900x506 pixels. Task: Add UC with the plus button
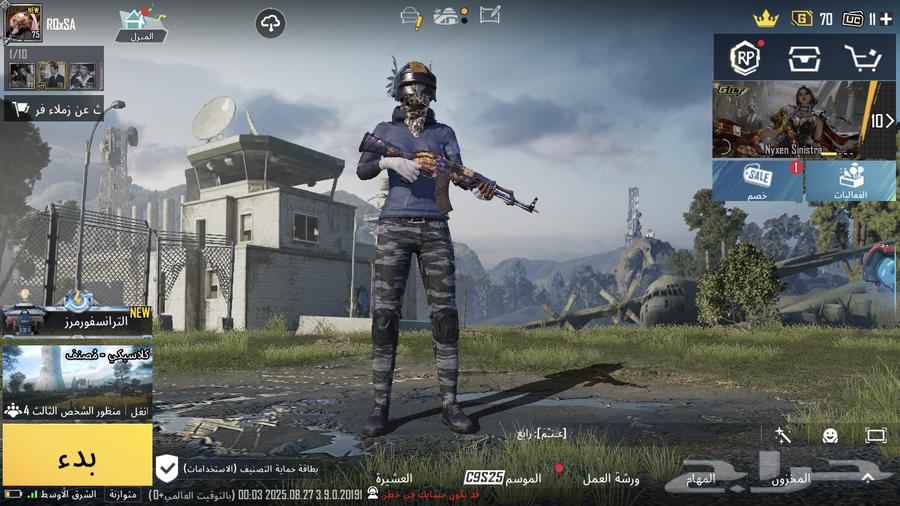(885, 19)
